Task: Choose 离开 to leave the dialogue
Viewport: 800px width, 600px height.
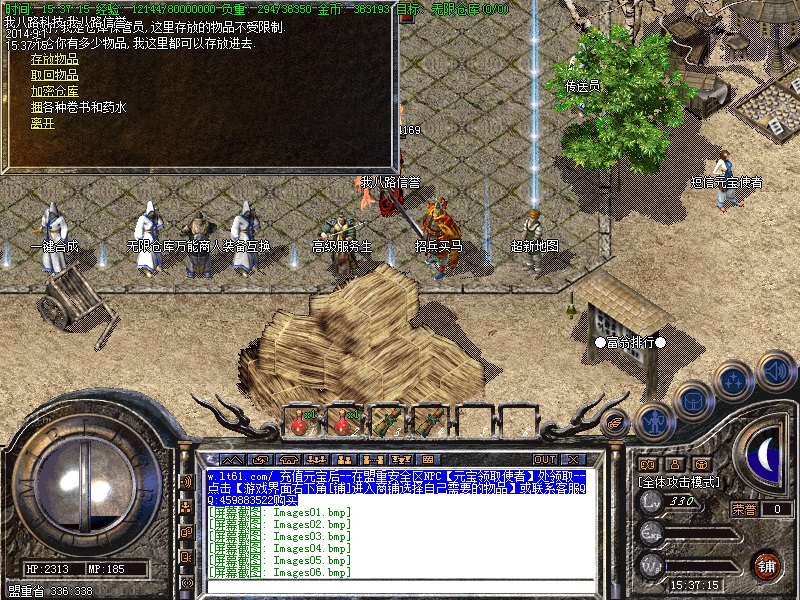Action: pyautogui.click(x=42, y=123)
